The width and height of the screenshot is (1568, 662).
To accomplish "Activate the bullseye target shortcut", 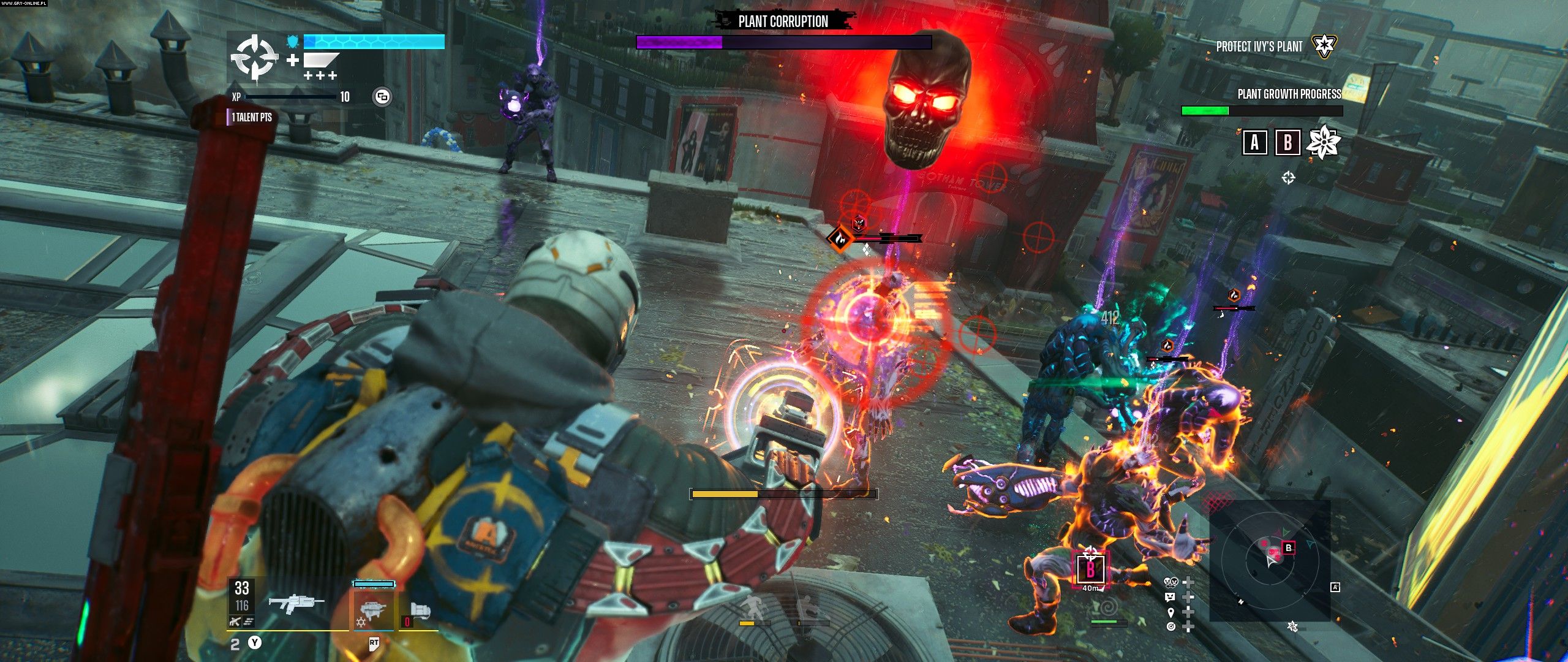I will (x=1170, y=626).
